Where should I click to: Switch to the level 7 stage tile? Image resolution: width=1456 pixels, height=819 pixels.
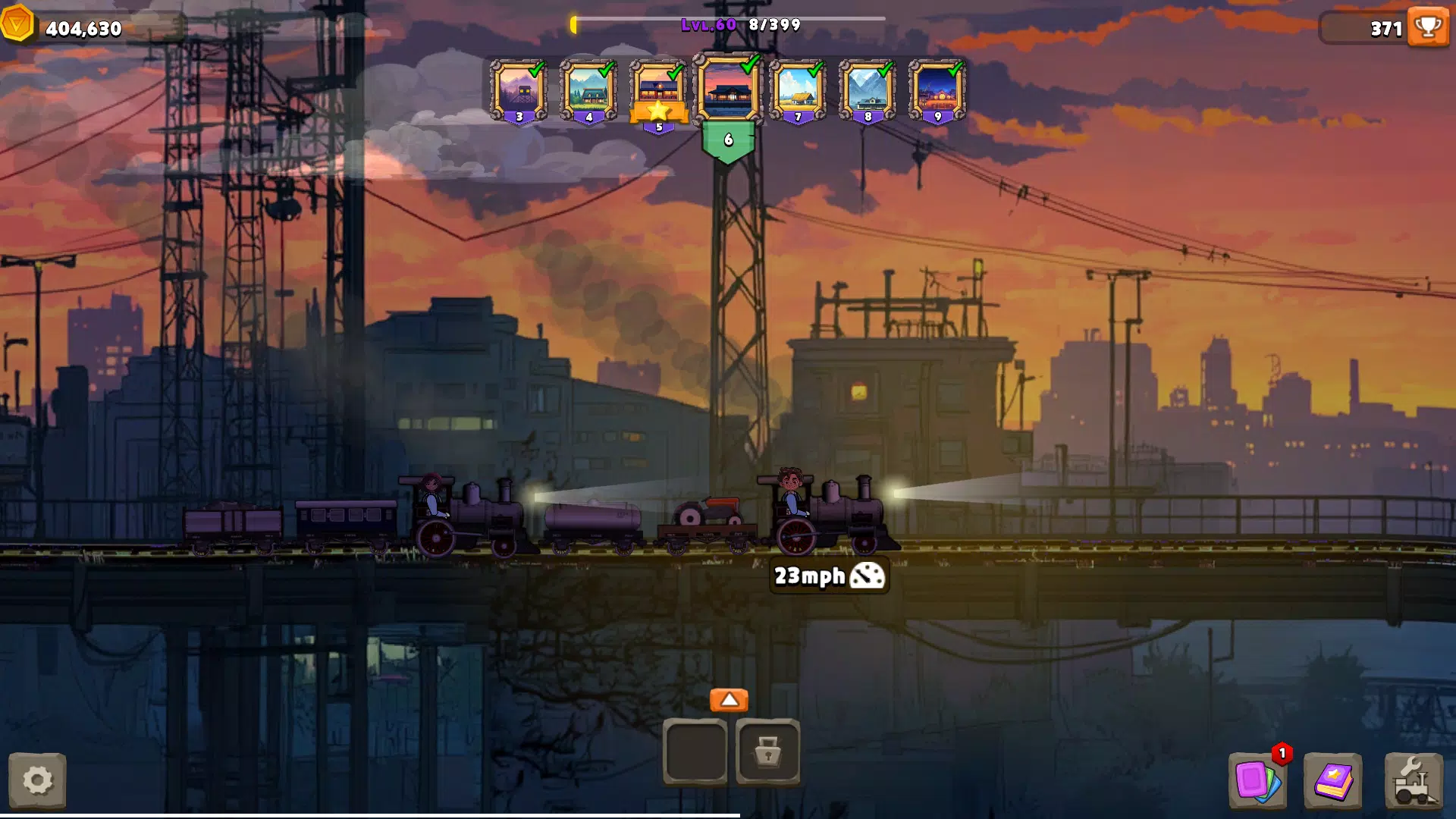(797, 89)
